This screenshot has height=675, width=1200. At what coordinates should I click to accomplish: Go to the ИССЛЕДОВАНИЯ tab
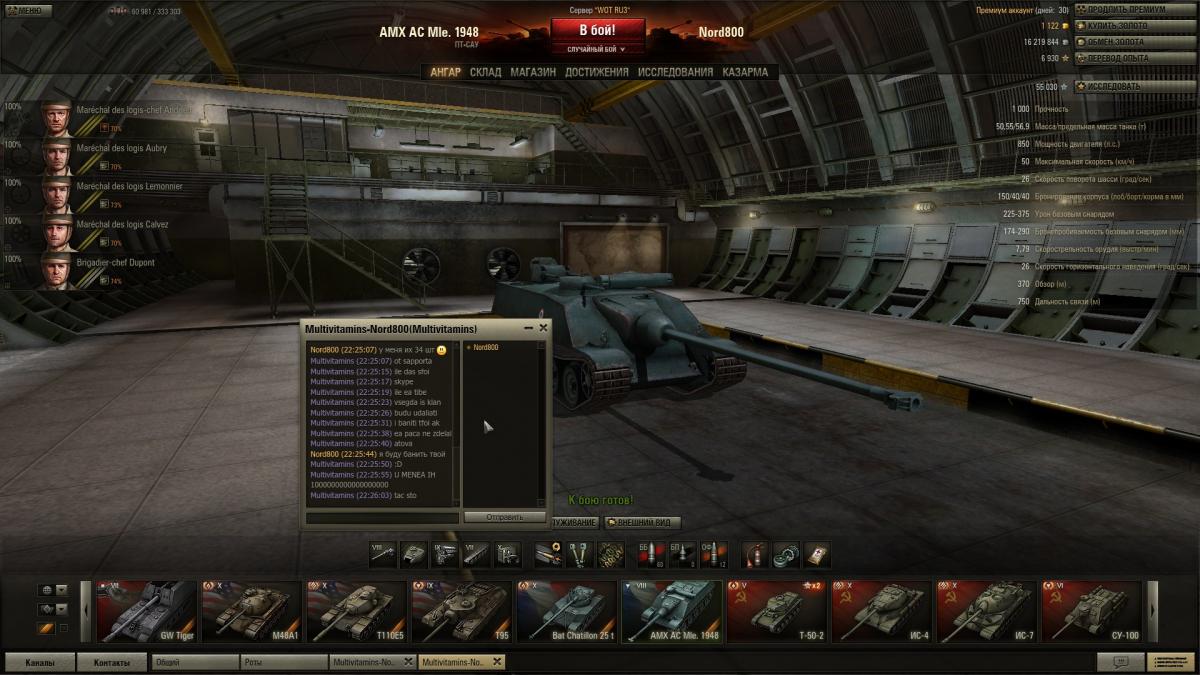pos(676,72)
